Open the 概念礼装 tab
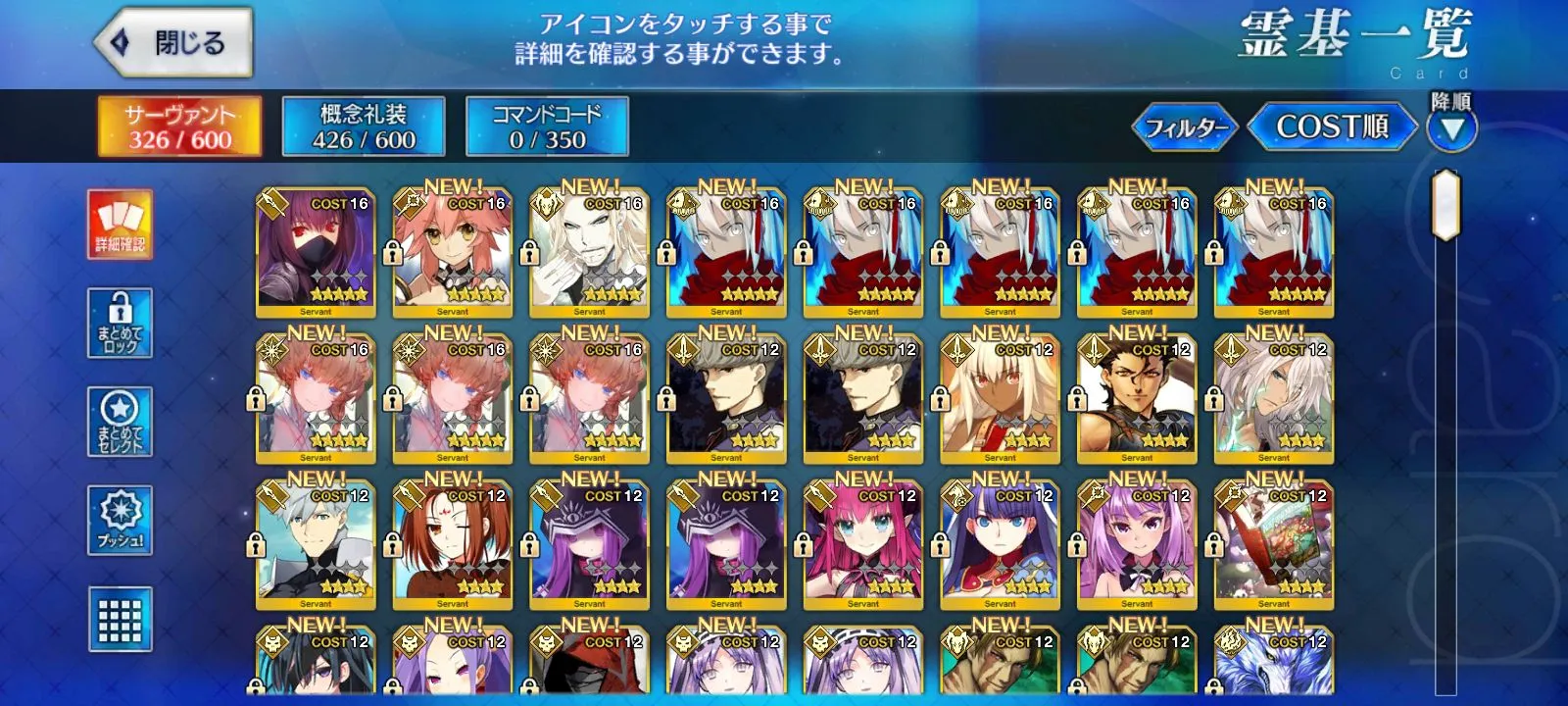1568x706 pixels. (x=364, y=126)
